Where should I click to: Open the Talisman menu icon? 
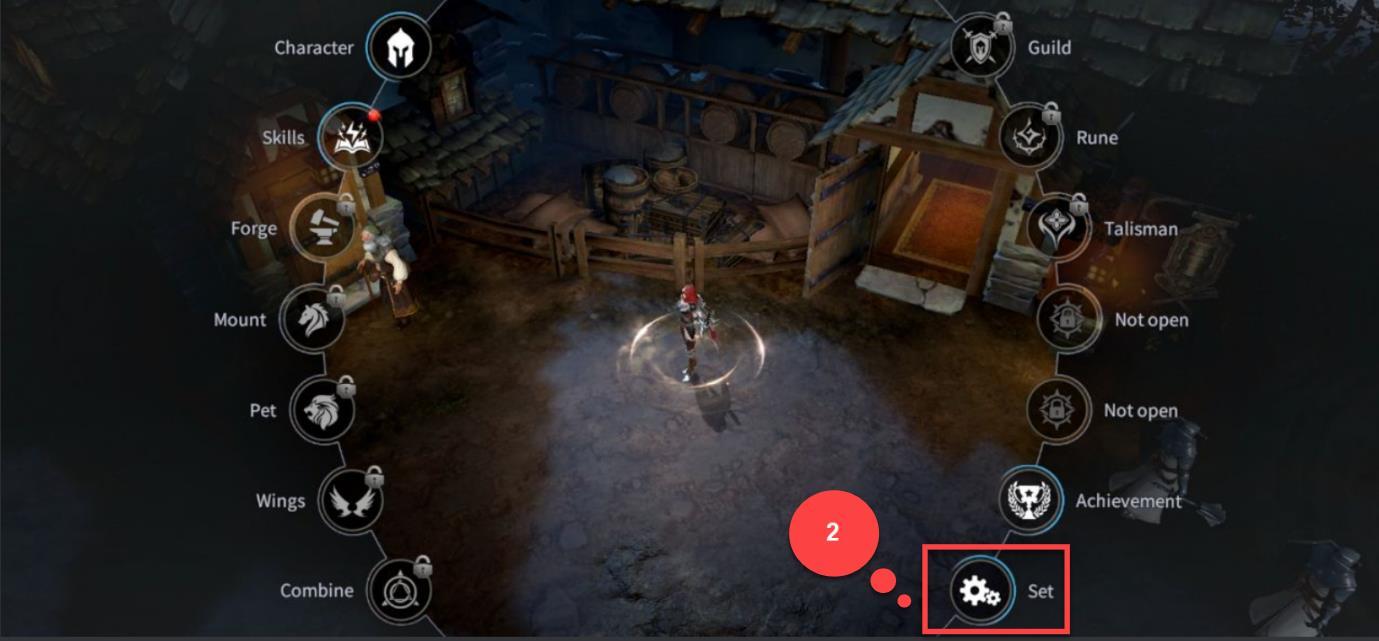click(1058, 228)
